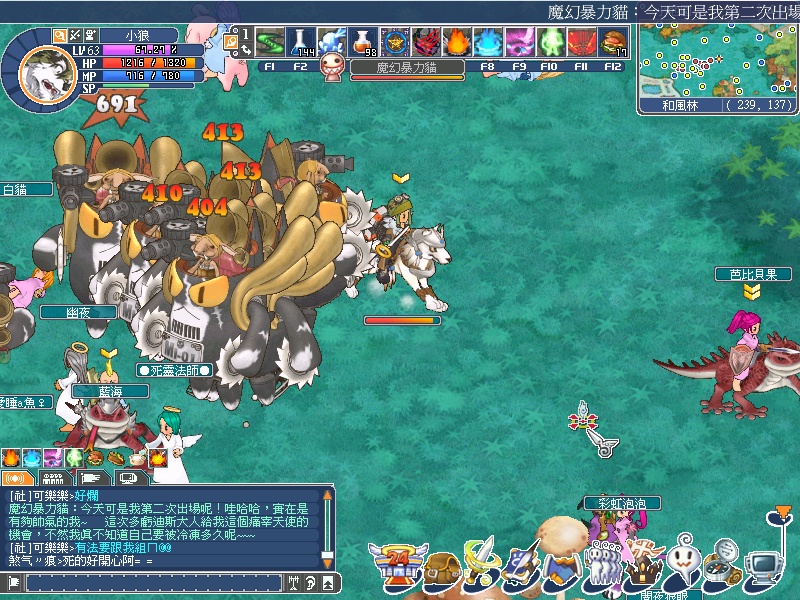The height and width of the screenshot is (600, 800).
Task: Activate the green spirit skill in F10
Action: tap(551, 43)
